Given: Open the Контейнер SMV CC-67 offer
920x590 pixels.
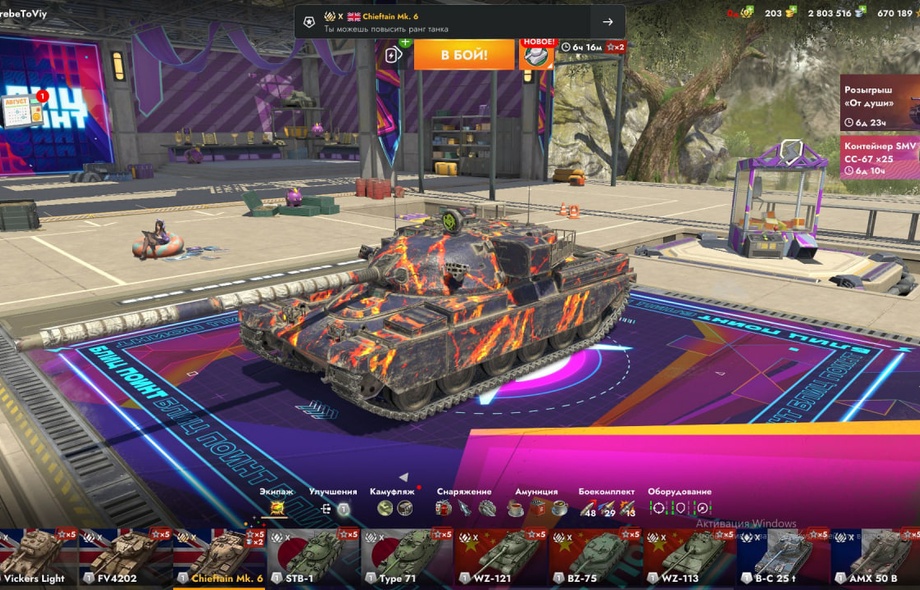Looking at the screenshot, I should coord(880,157).
